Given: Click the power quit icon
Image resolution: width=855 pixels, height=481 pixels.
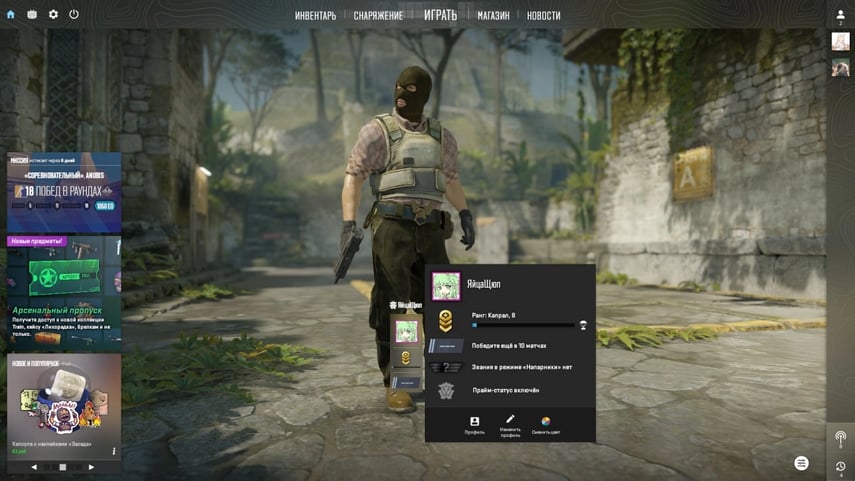Looking at the screenshot, I should [74, 15].
